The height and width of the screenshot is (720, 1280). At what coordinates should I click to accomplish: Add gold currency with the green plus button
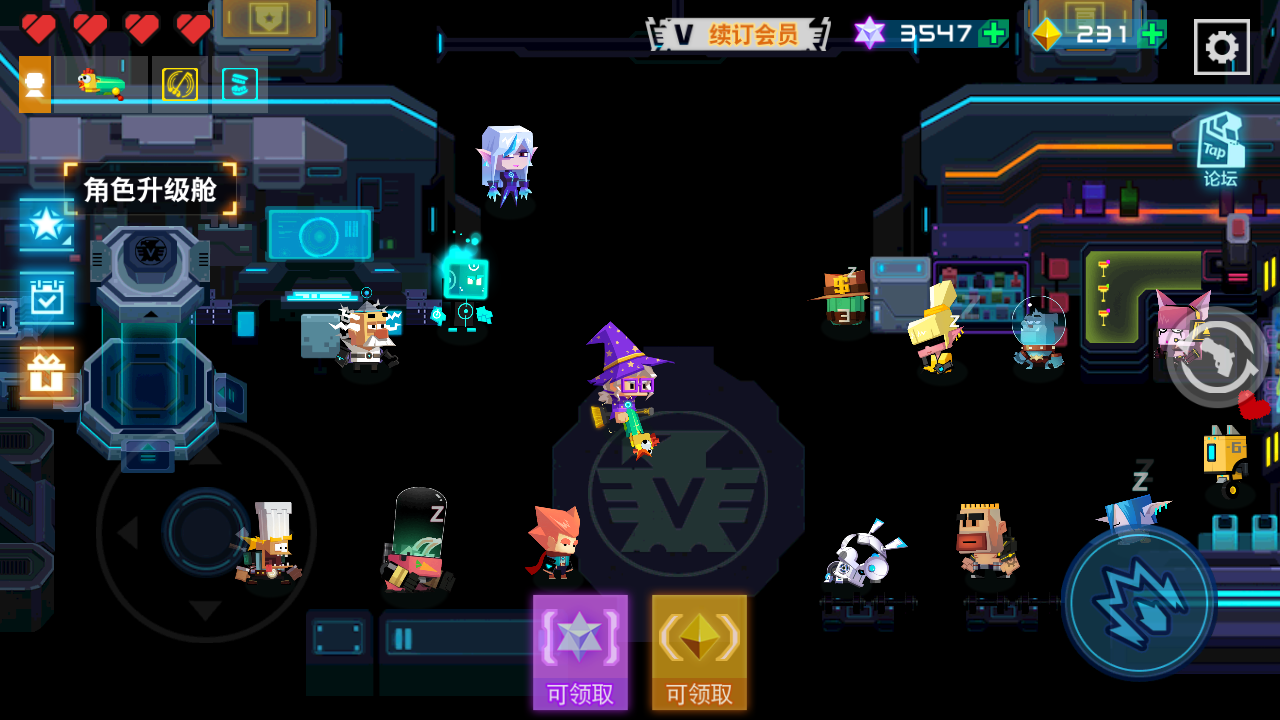coord(1151,32)
